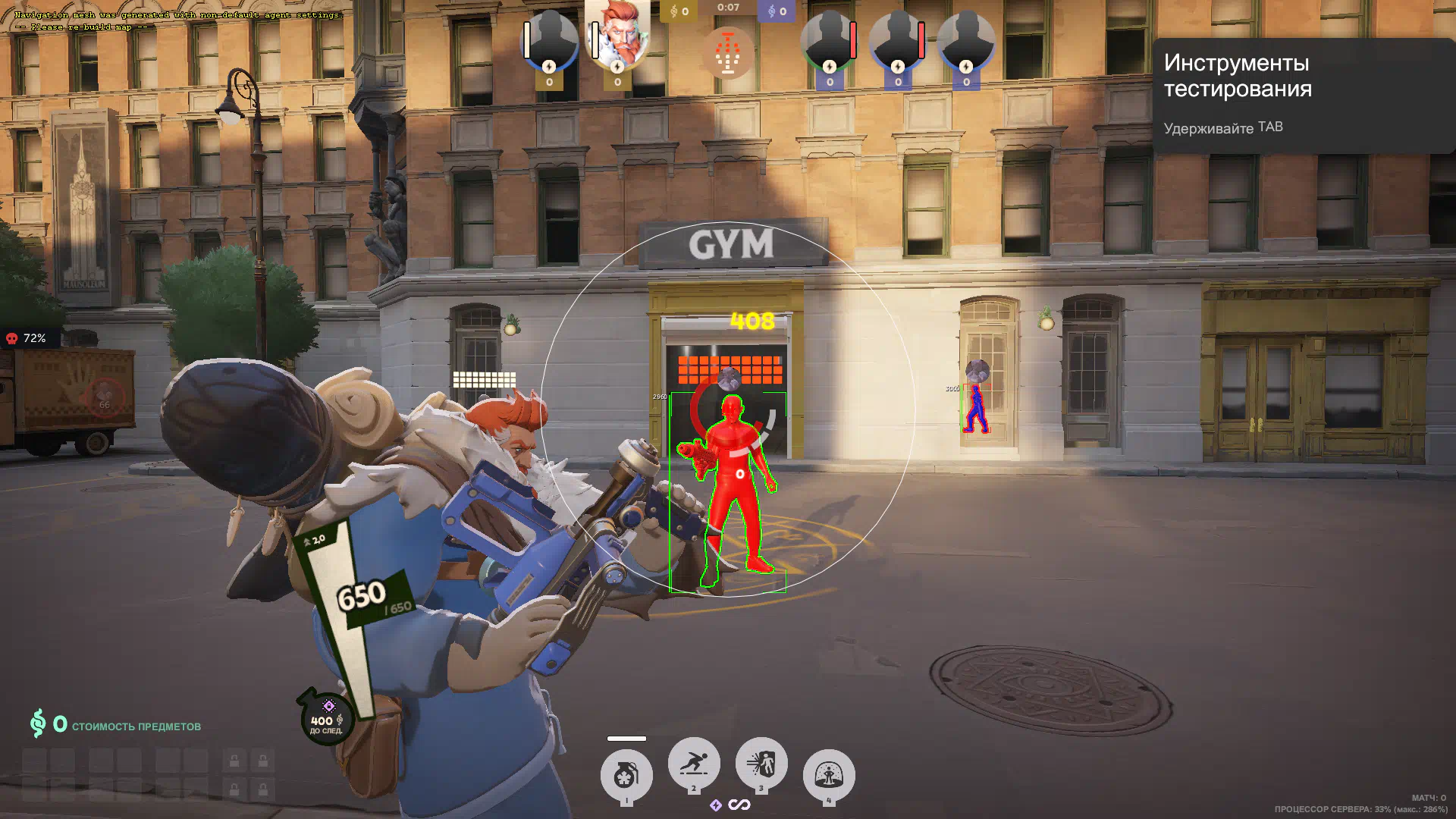Viewport: 1456px width, 819px height.
Task: Open the lane objectives icon under the timer
Action: point(728,53)
